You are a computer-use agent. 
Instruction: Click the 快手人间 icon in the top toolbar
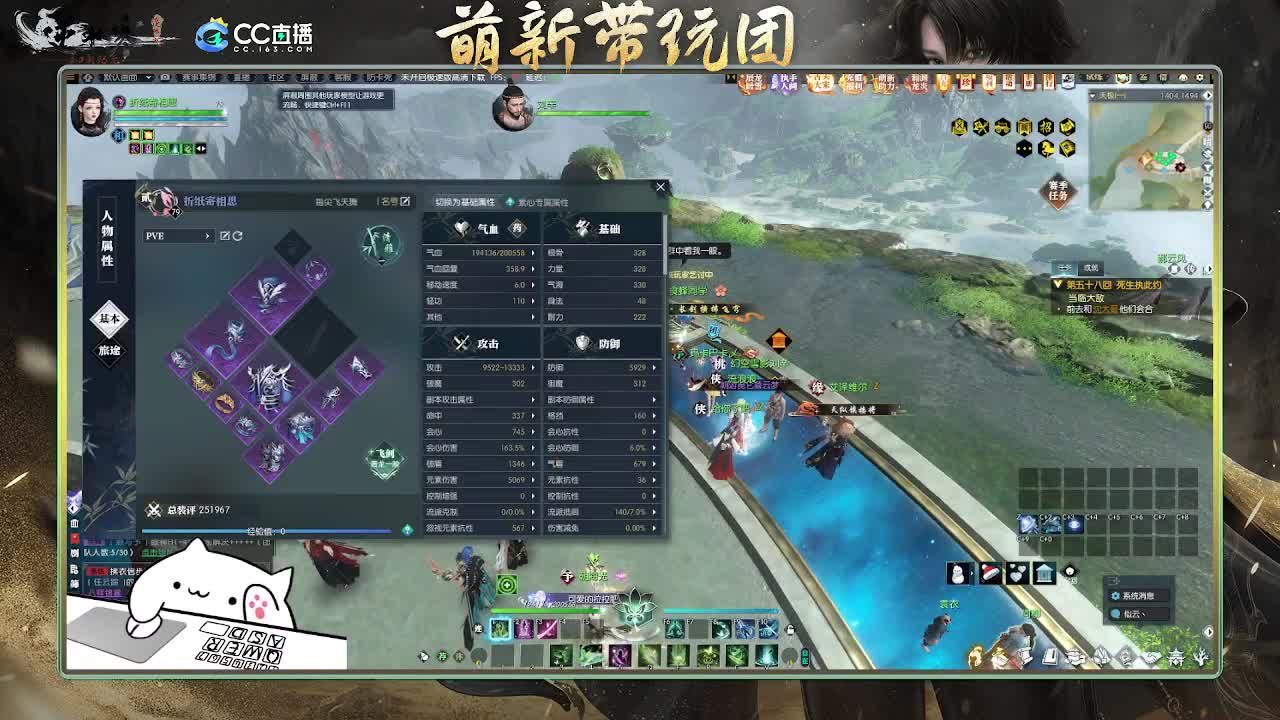tap(786, 83)
